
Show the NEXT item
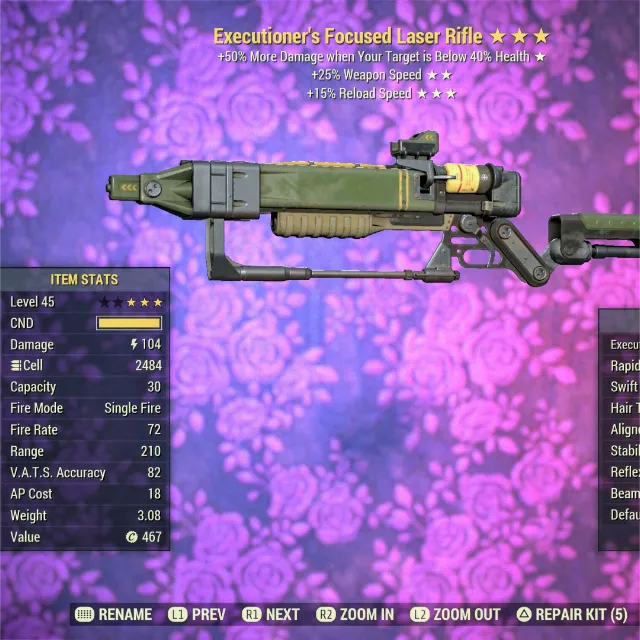271,615
